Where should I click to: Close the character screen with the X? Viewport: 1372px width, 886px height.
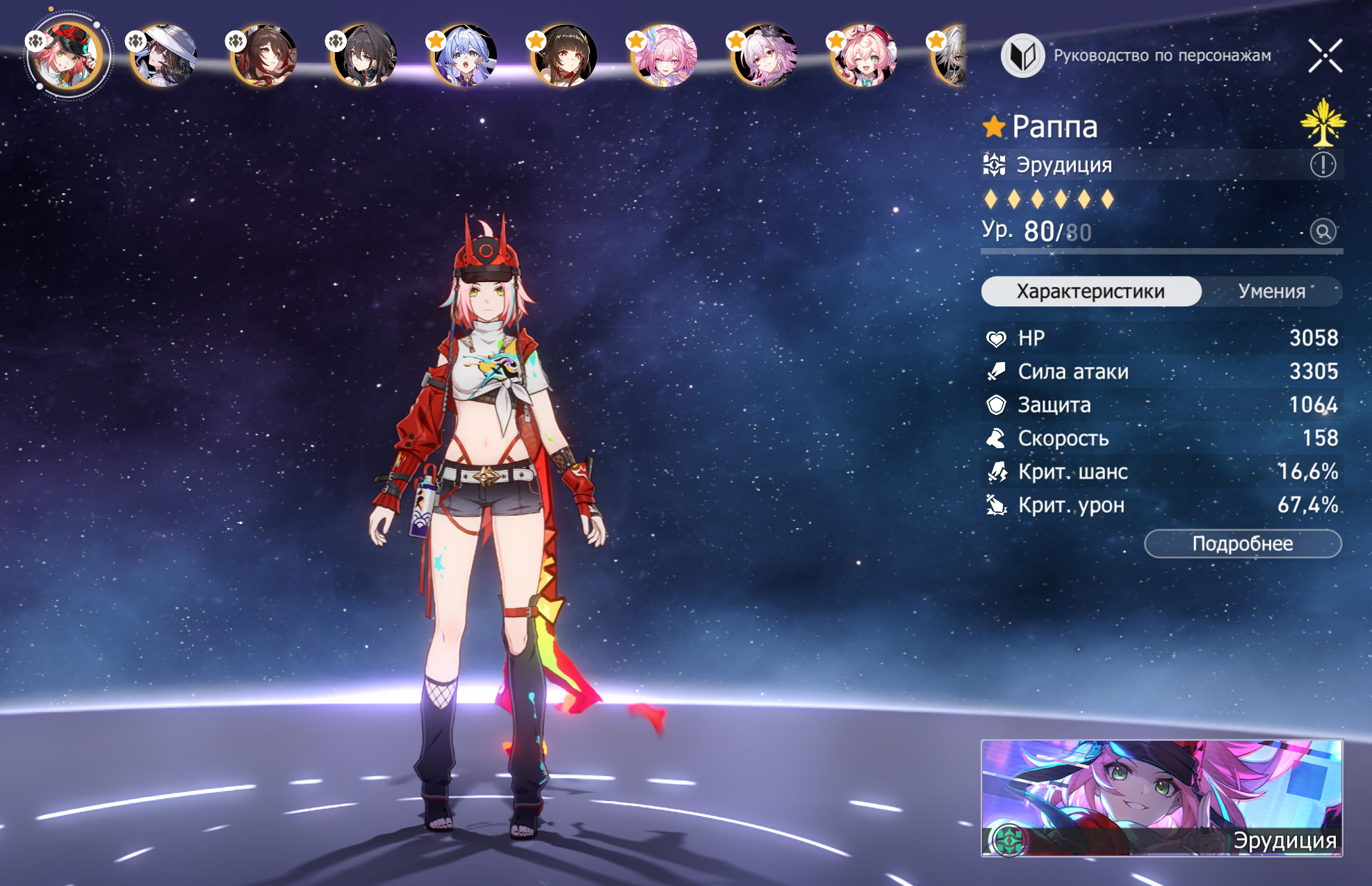coord(1325,56)
